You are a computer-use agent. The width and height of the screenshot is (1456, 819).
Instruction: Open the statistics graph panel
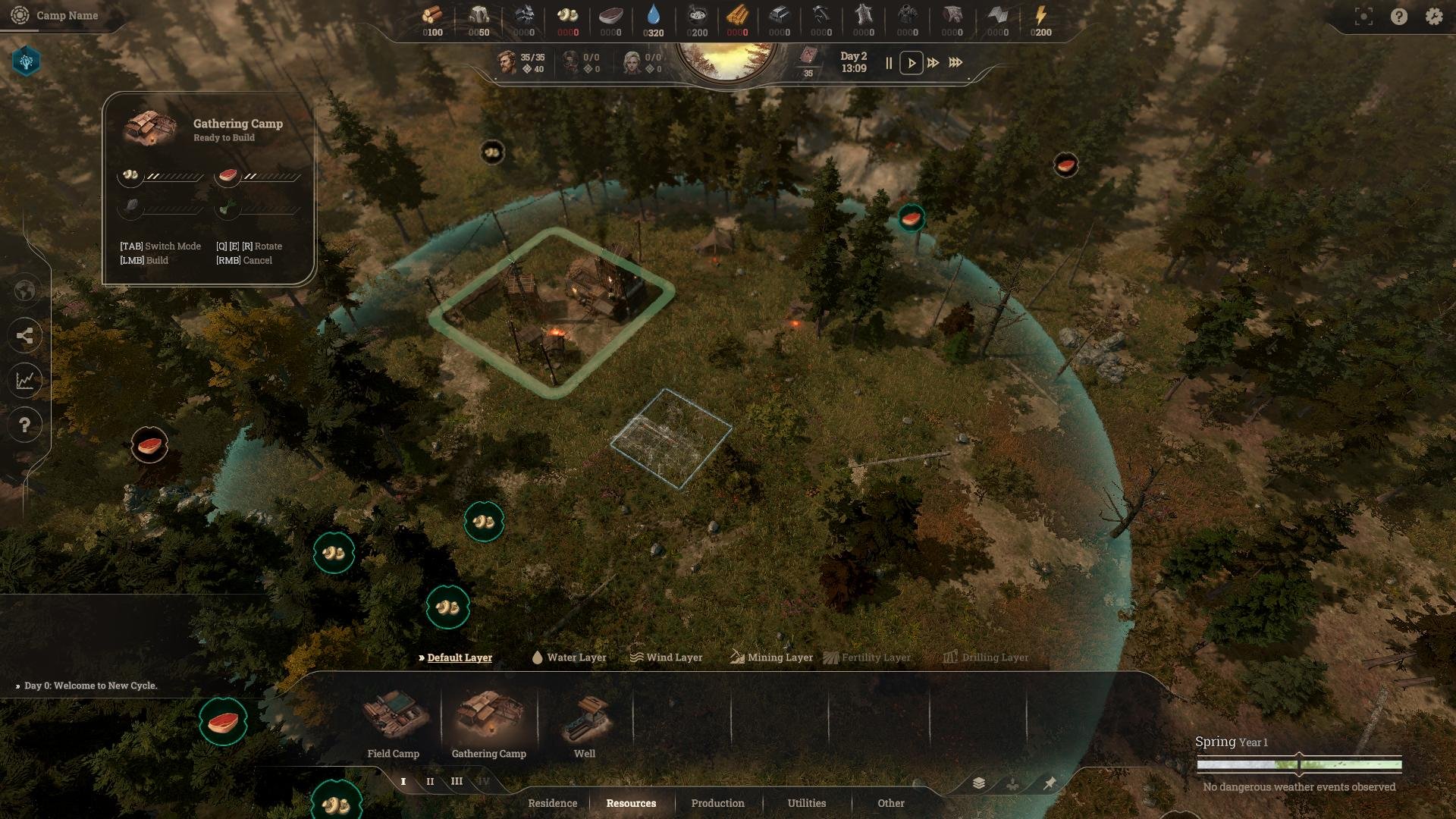(25, 380)
